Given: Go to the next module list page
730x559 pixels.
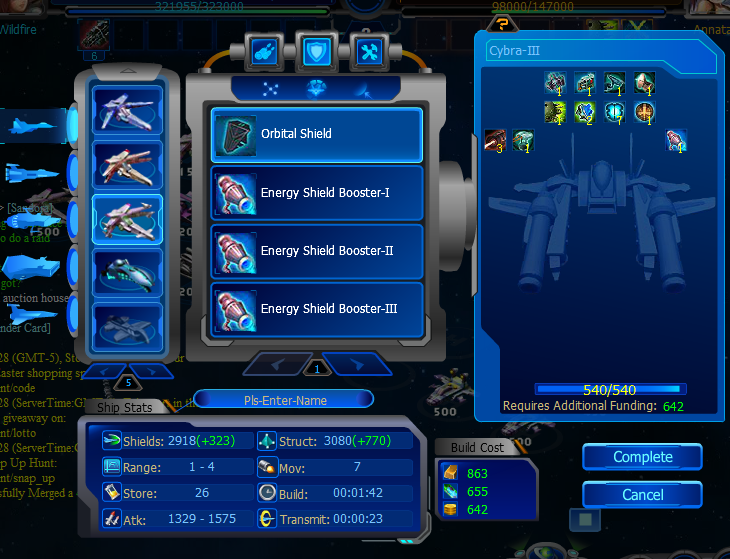Looking at the screenshot, I should pyautogui.click(x=356, y=362).
